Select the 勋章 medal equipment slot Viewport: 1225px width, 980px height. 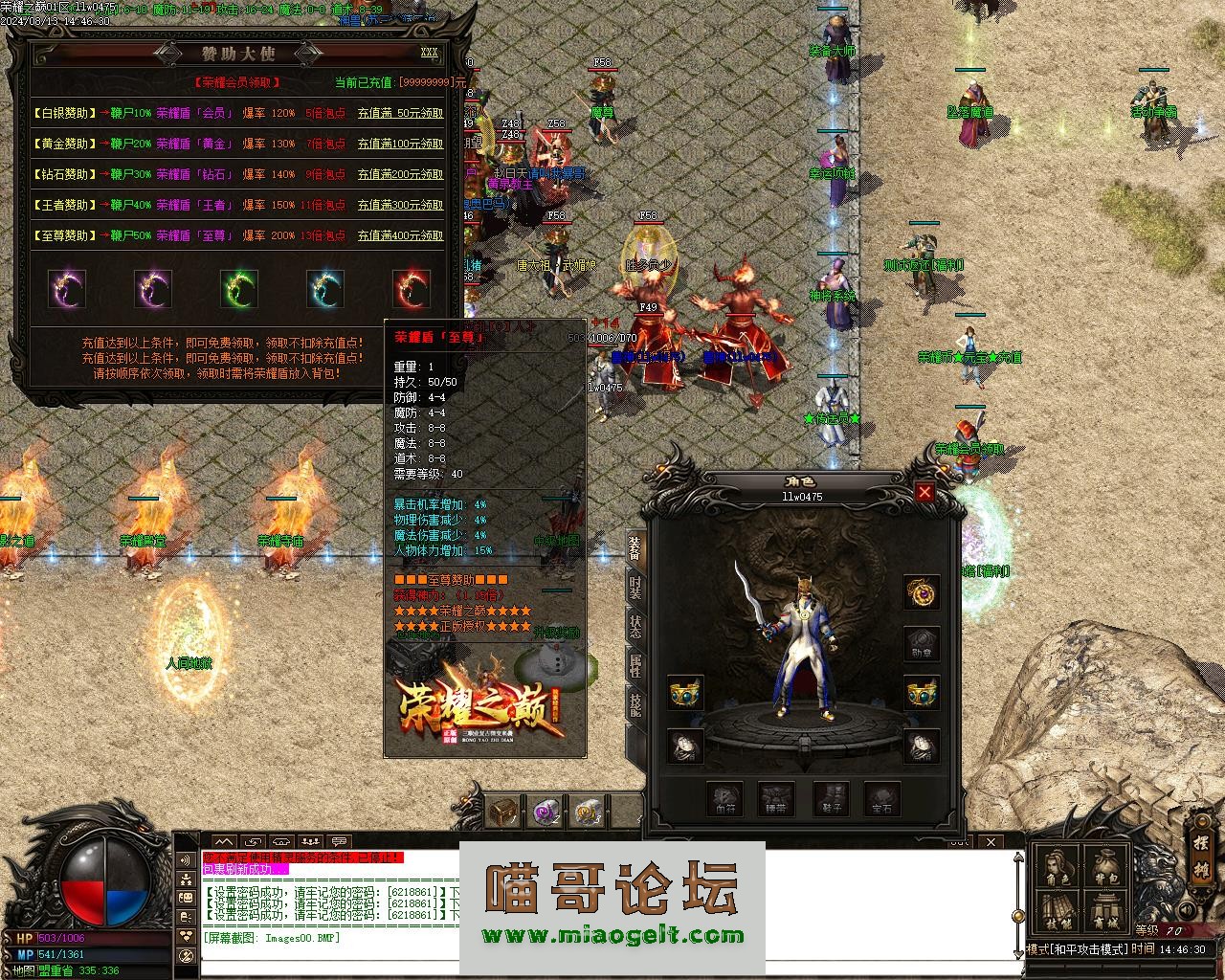click(x=922, y=643)
